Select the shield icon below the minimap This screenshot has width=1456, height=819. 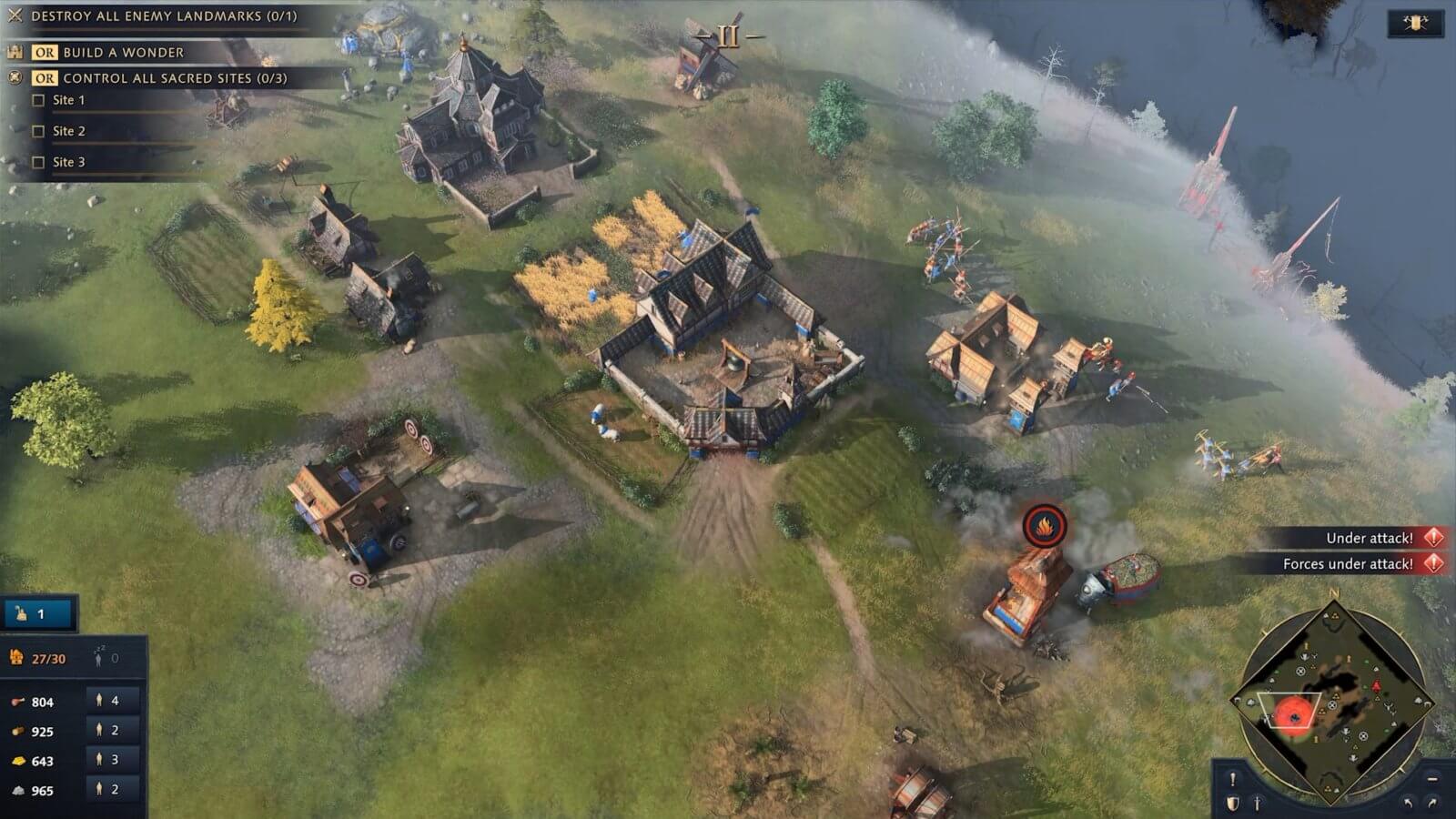[1232, 802]
